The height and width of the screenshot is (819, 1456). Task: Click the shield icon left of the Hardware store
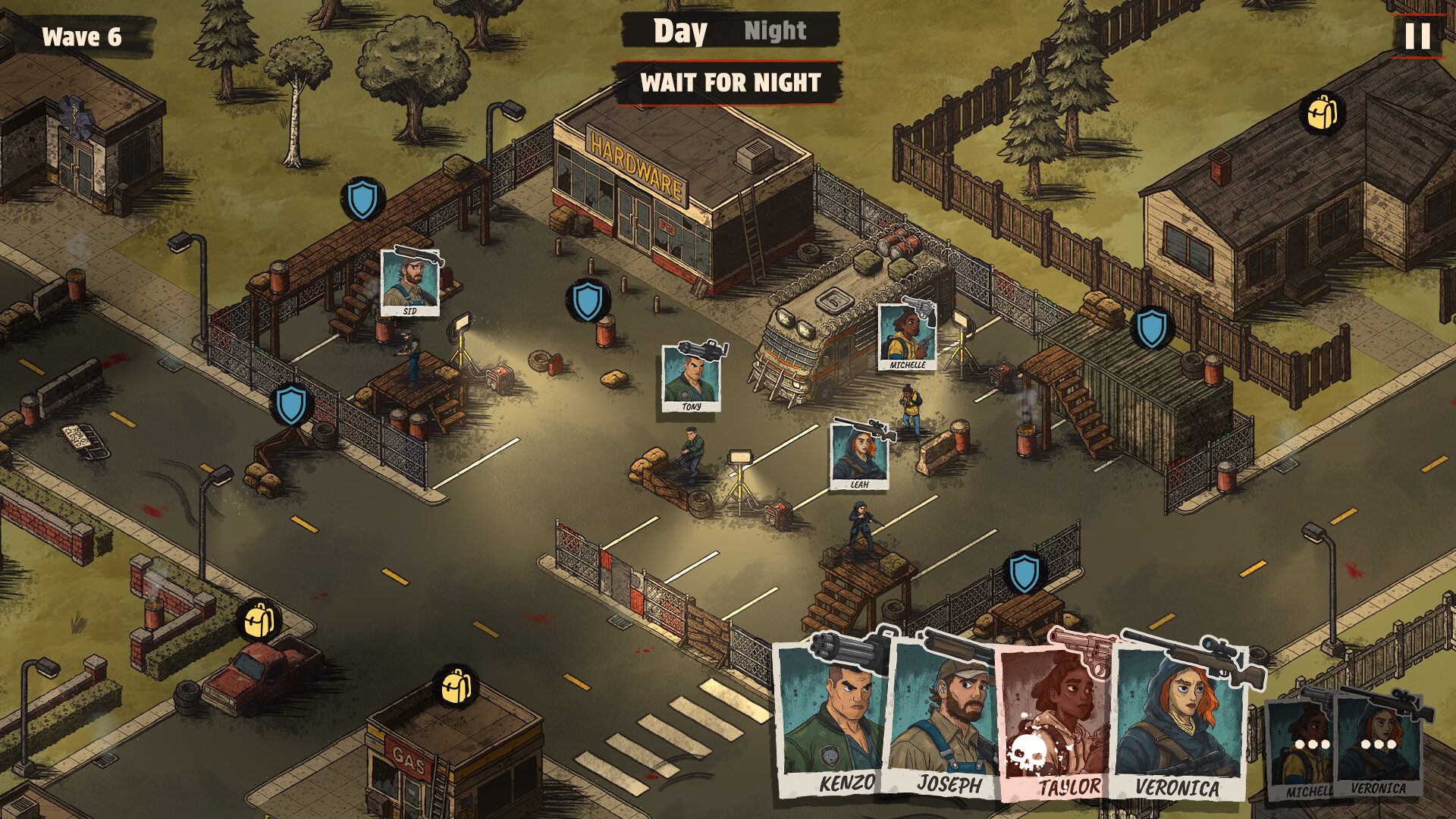tap(362, 197)
